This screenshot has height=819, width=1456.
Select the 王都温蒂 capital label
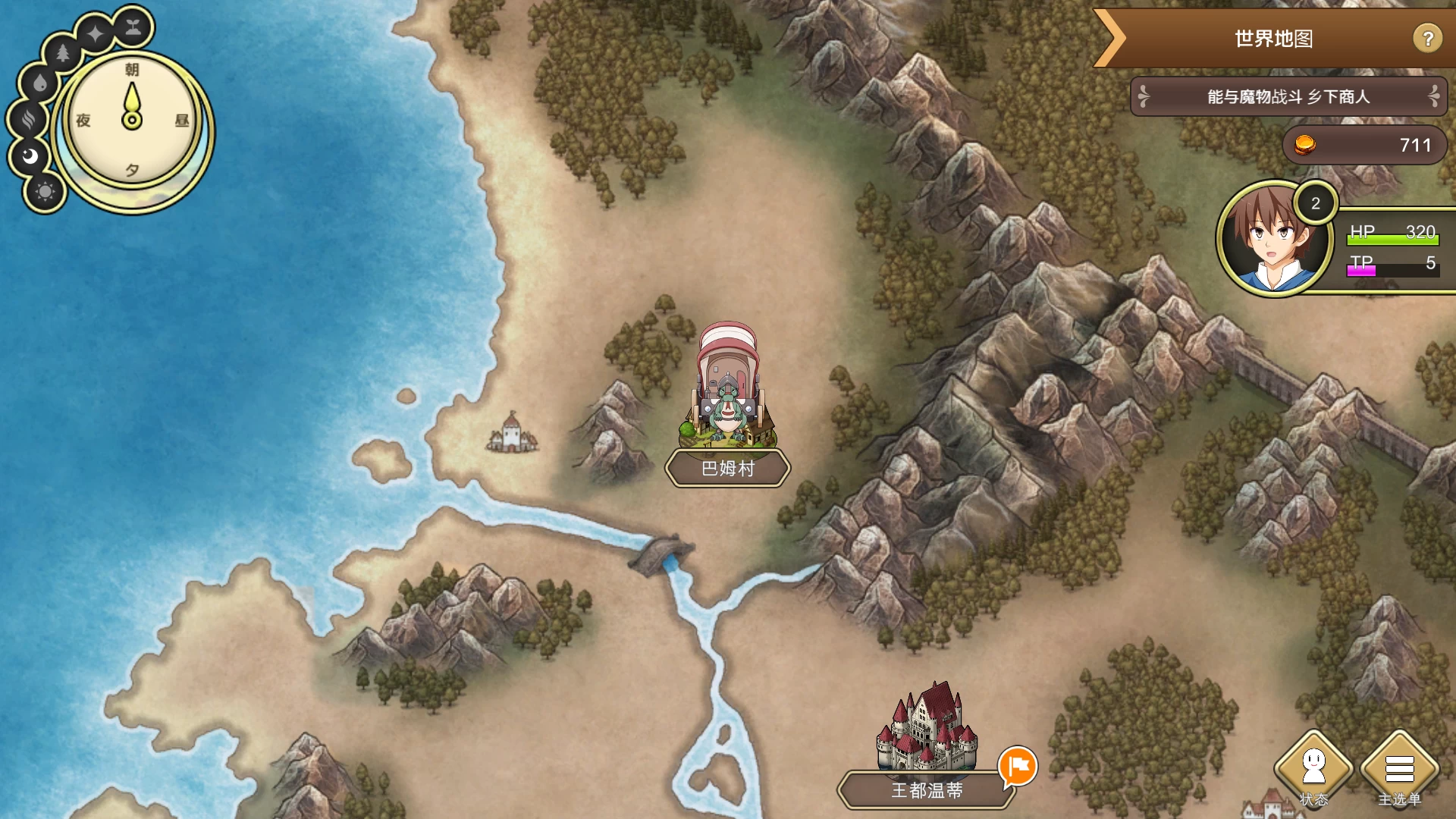tap(927, 790)
